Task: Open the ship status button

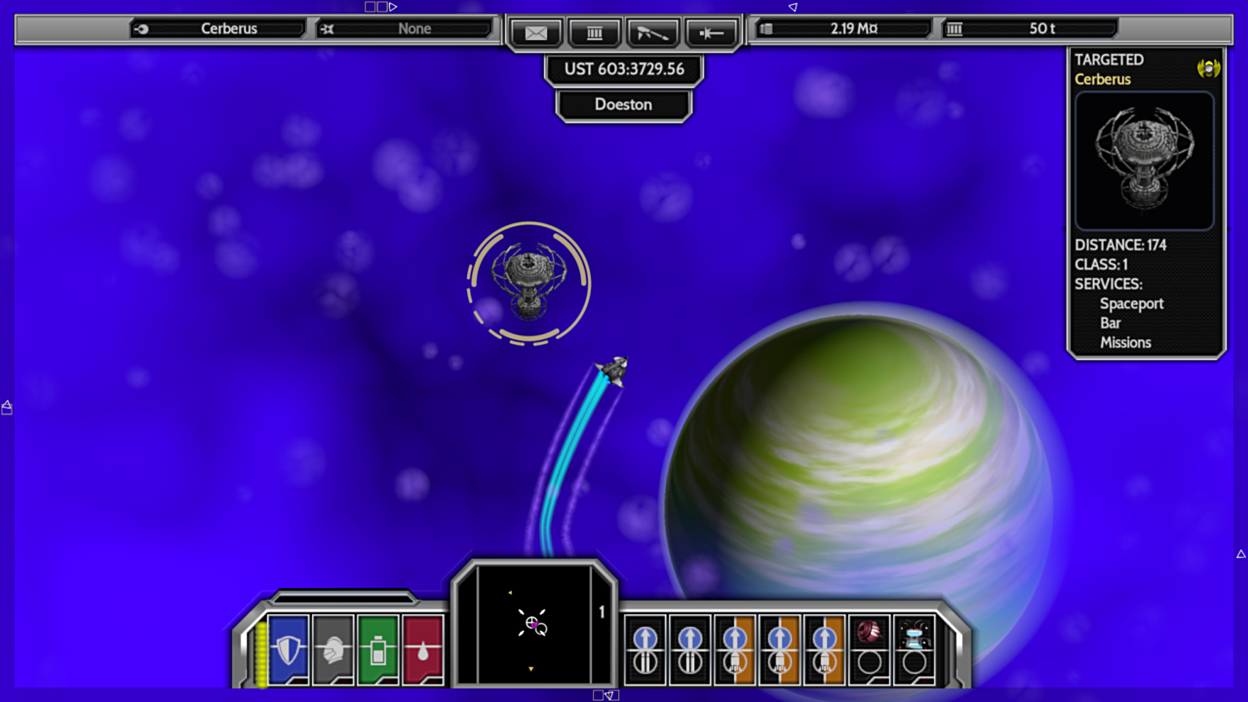Action: (x=711, y=33)
